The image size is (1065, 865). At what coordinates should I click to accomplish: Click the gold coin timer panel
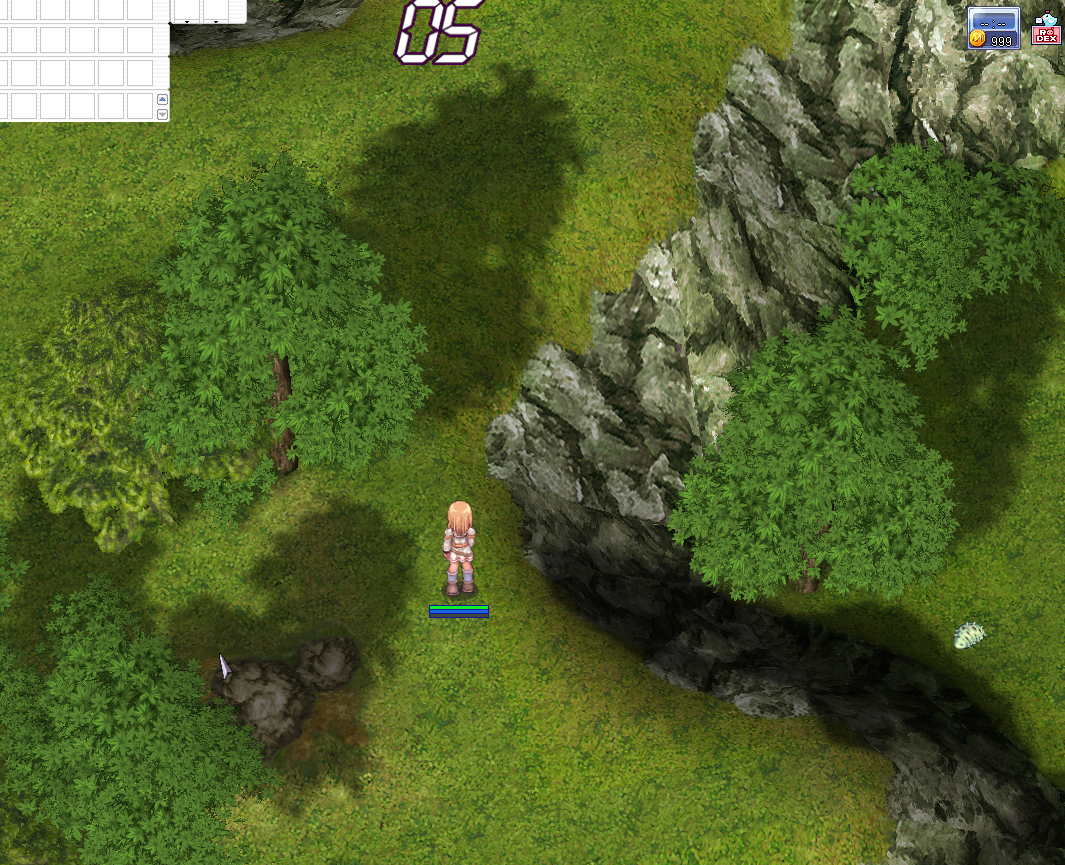(x=993, y=28)
